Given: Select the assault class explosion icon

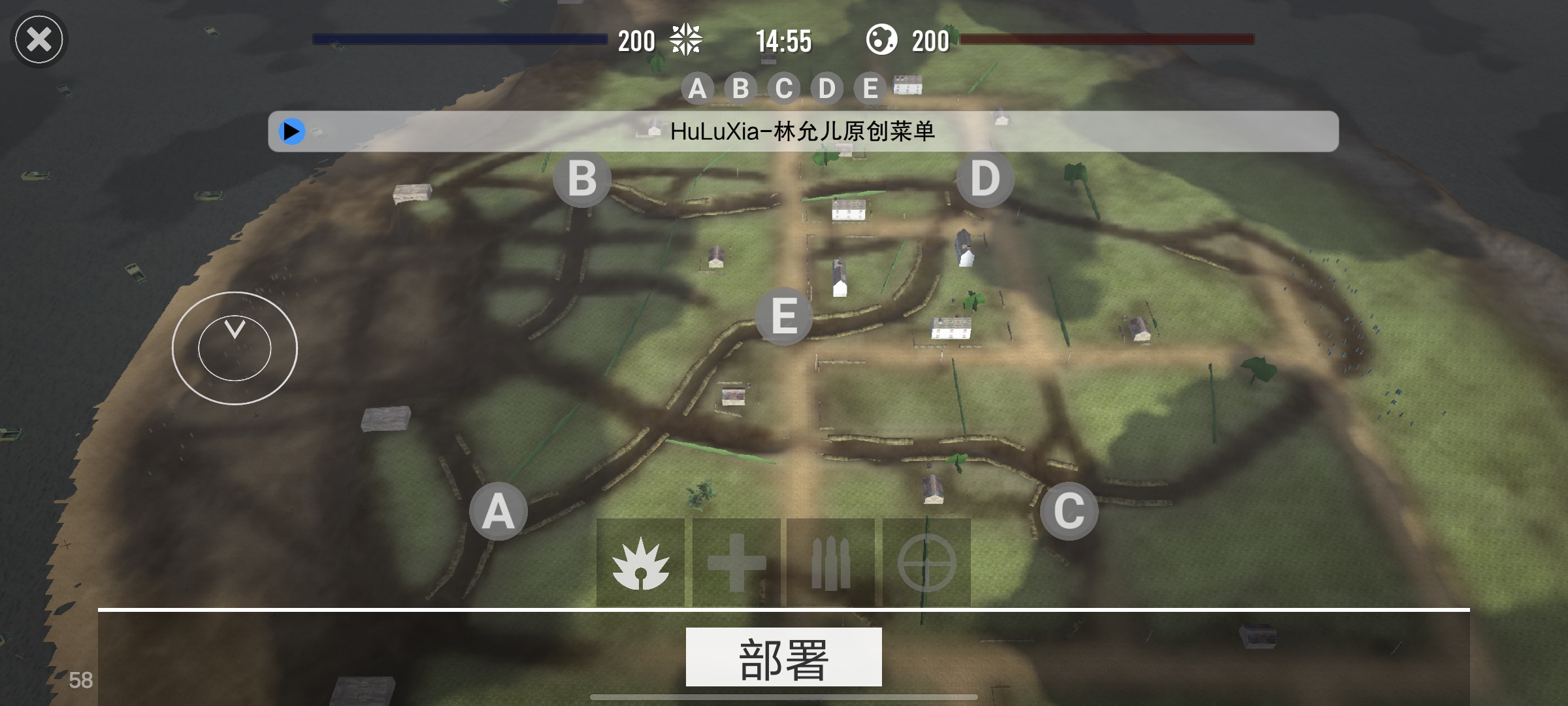Looking at the screenshot, I should [640, 563].
